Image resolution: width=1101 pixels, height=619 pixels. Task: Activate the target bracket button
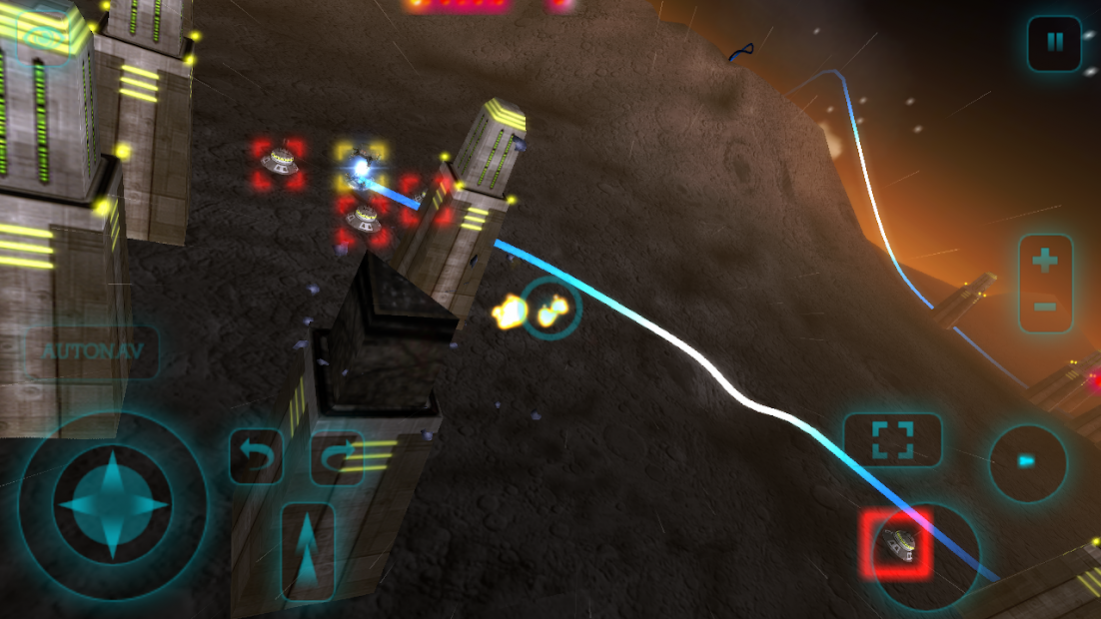click(892, 440)
